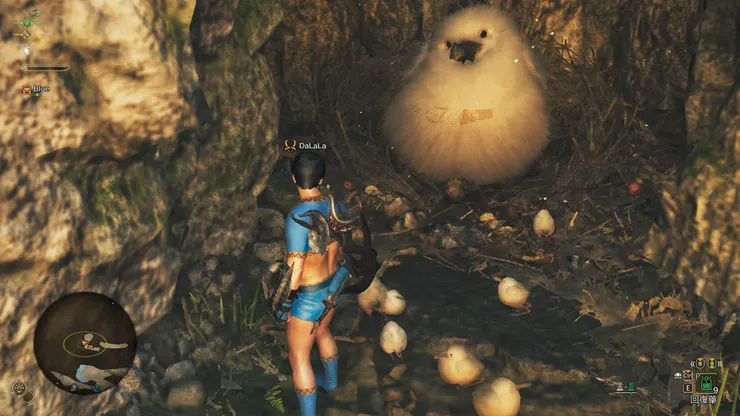
Task: Open the circular minimap
Action: [85, 343]
